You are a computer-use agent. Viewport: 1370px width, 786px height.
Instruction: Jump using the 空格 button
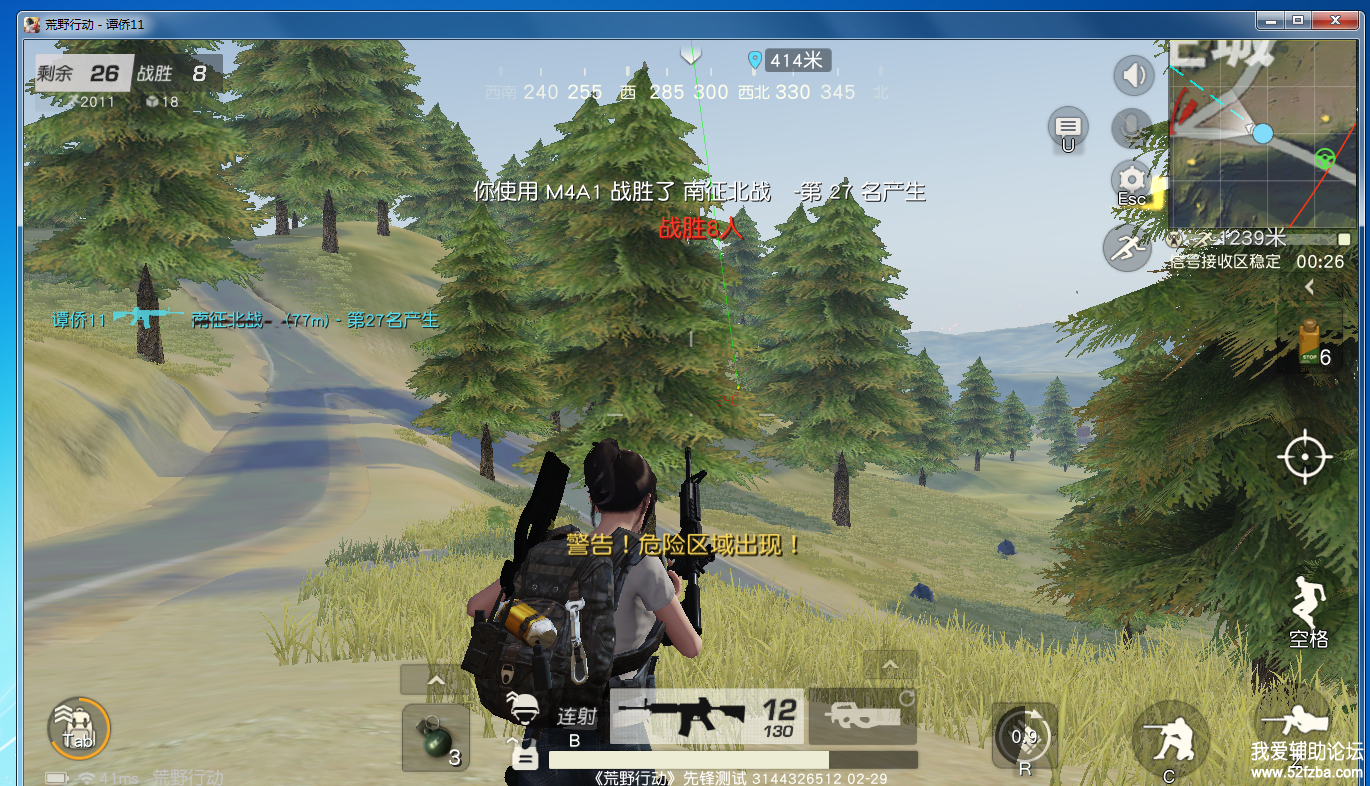tap(1306, 610)
